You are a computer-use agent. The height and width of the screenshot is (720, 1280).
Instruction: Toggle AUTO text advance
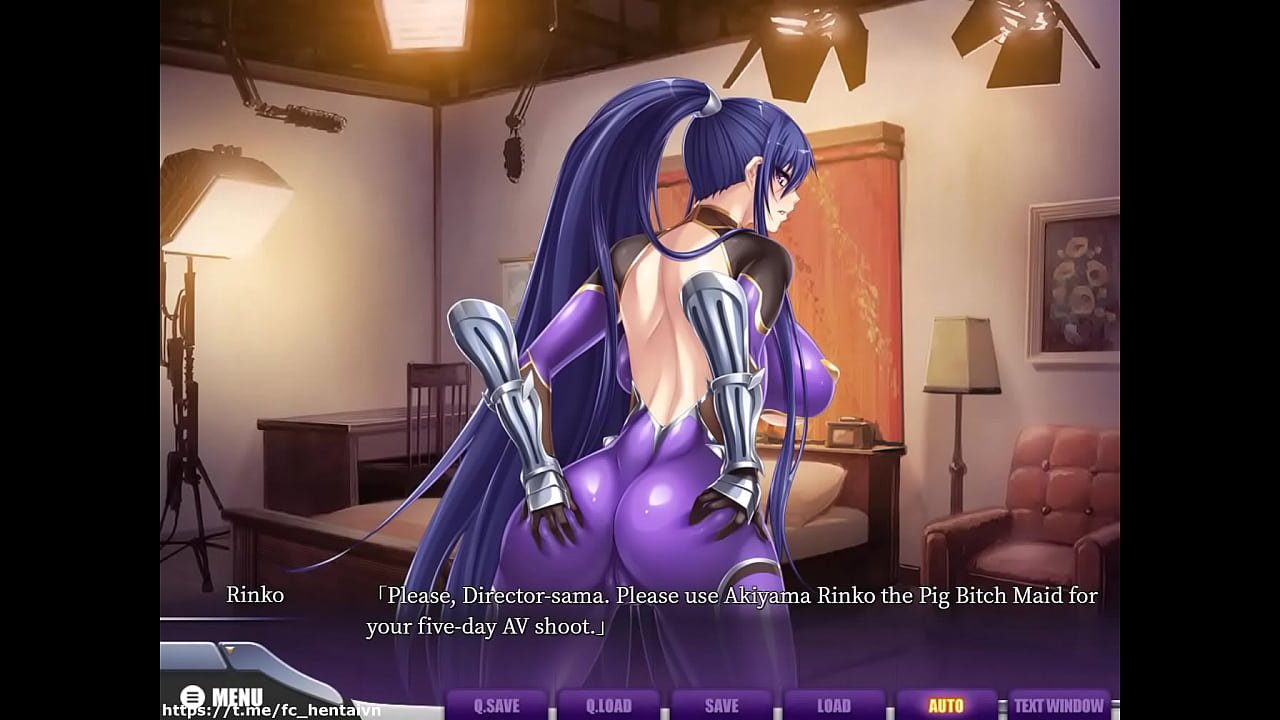pos(946,705)
